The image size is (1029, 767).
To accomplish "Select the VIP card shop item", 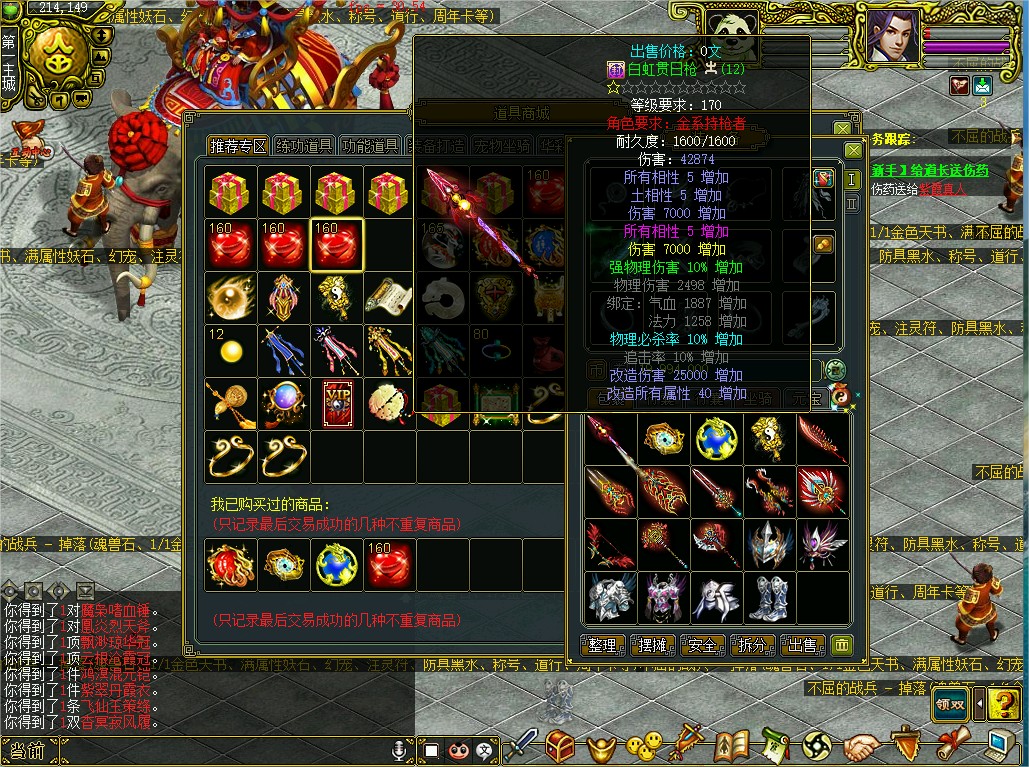I will click(337, 402).
